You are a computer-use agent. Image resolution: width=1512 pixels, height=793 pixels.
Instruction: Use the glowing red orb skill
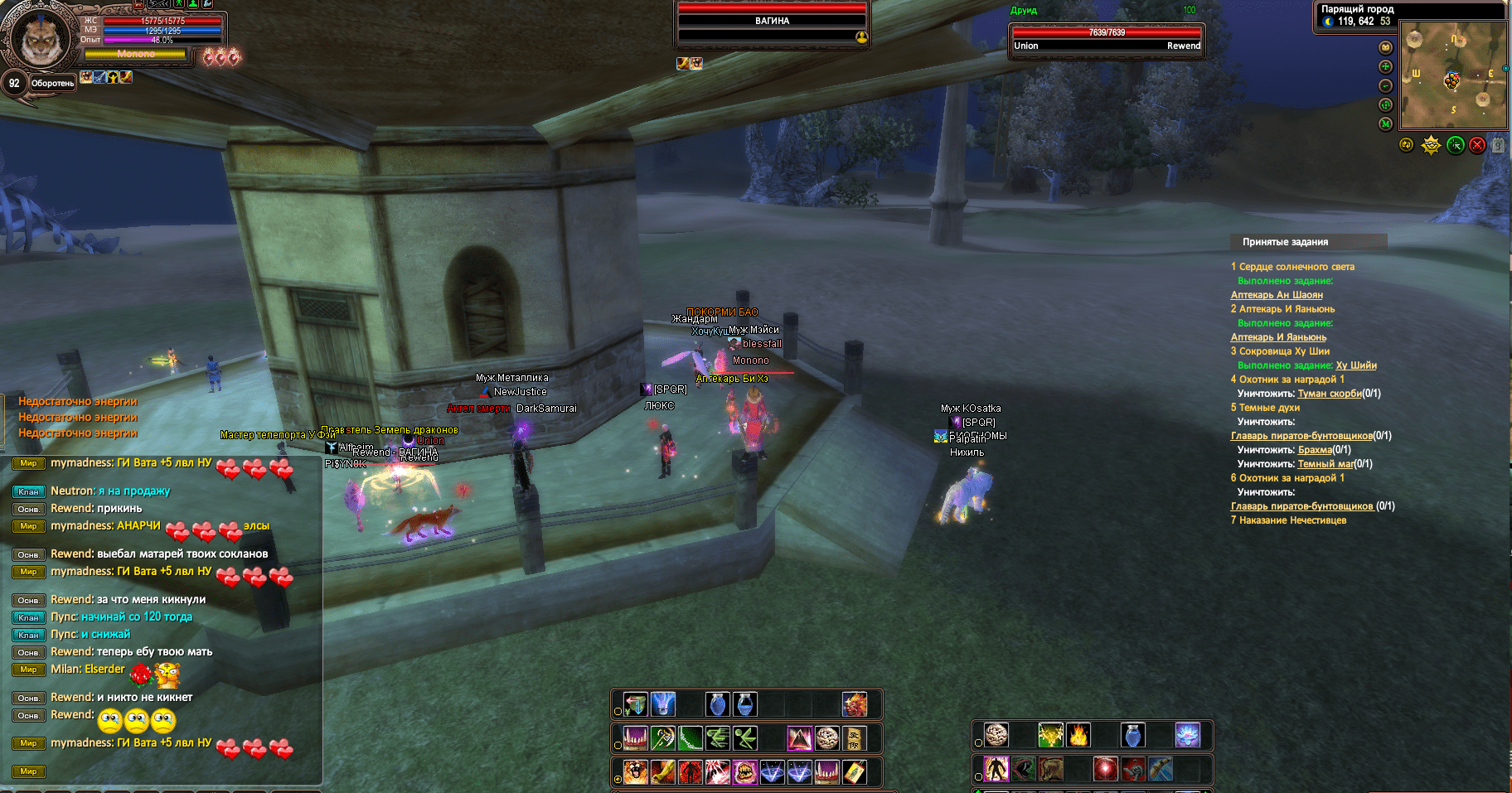point(1105,769)
